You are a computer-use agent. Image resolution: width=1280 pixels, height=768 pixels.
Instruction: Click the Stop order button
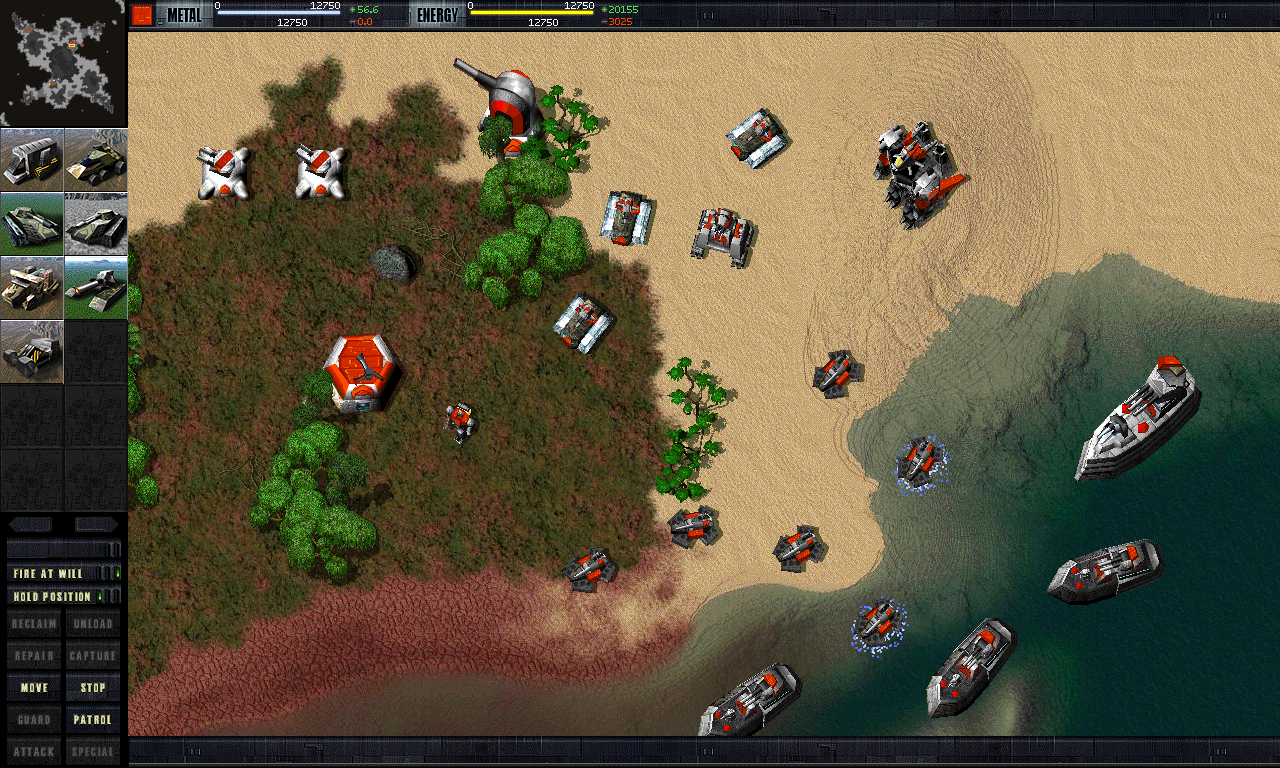pyautogui.click(x=93, y=688)
